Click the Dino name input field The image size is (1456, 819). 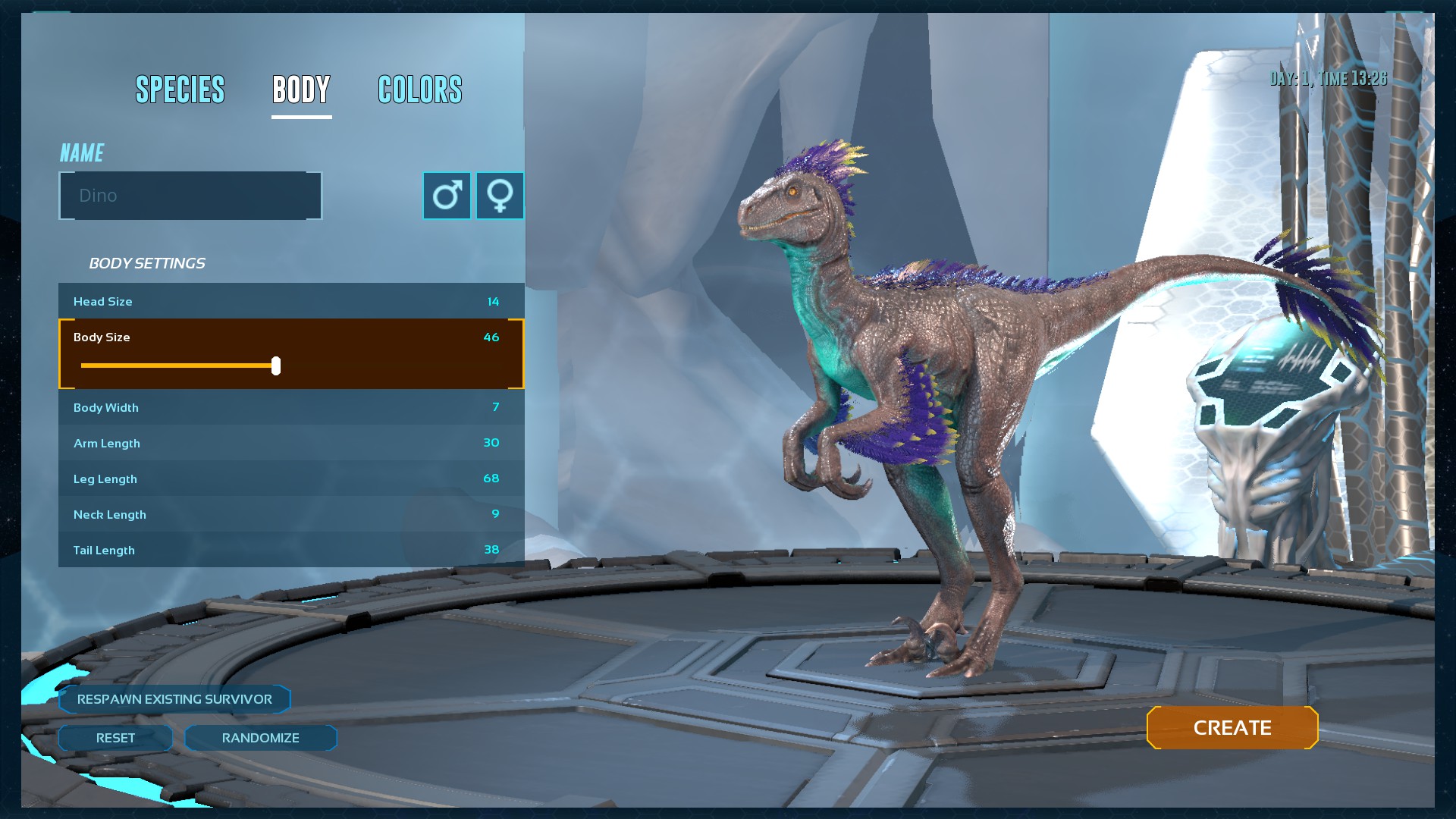(x=190, y=195)
